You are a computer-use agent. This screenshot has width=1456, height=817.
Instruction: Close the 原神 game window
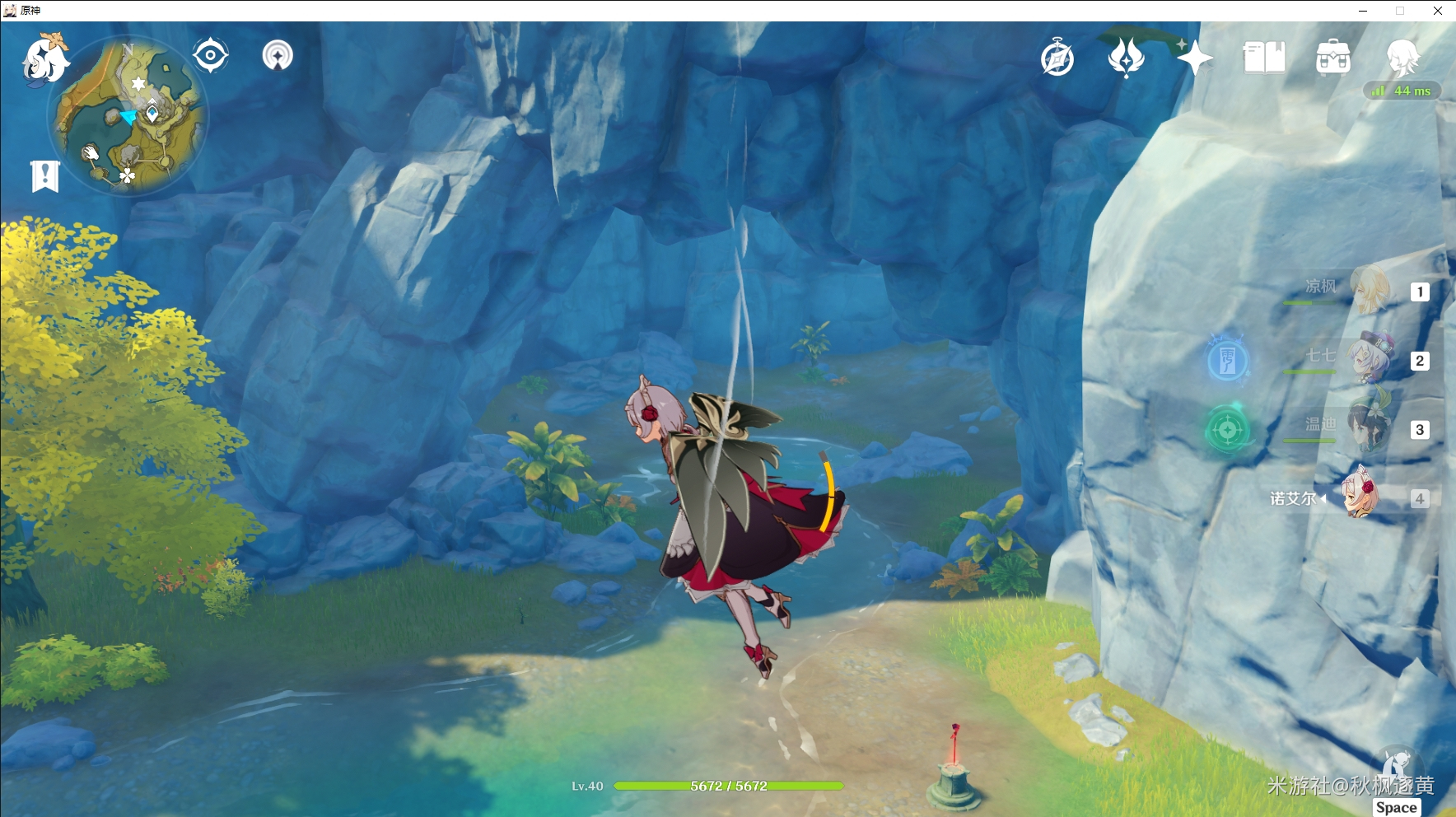coord(1438,11)
